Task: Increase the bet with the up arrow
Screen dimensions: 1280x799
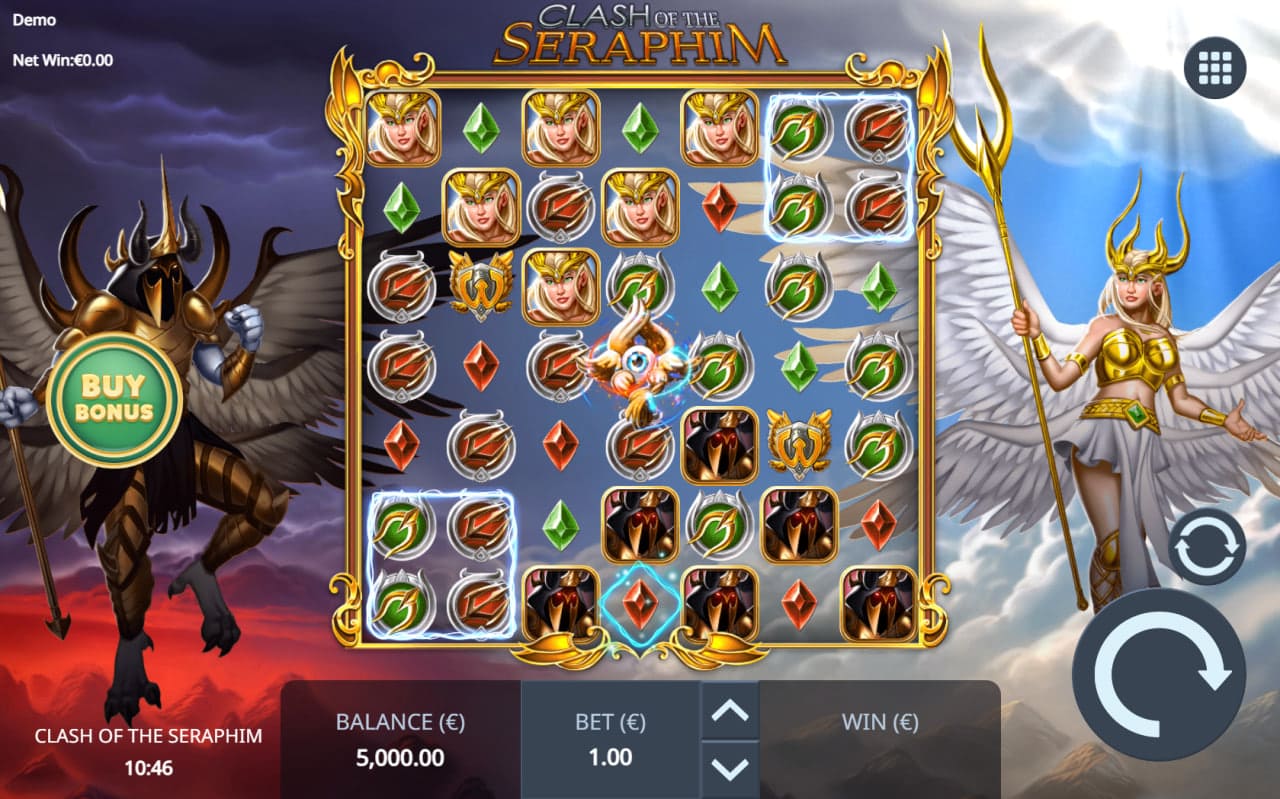Action: click(x=730, y=712)
